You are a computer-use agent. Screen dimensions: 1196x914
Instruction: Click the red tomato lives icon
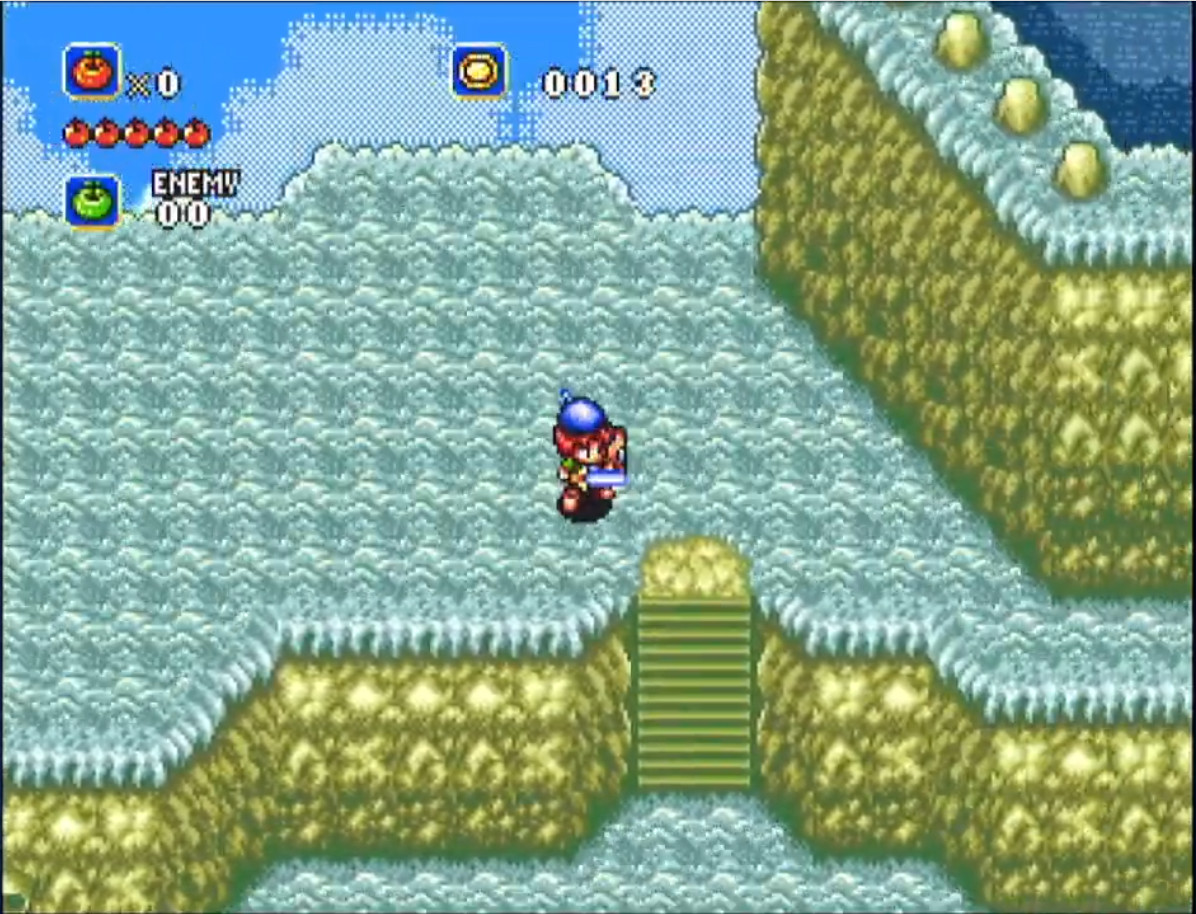tap(93, 72)
